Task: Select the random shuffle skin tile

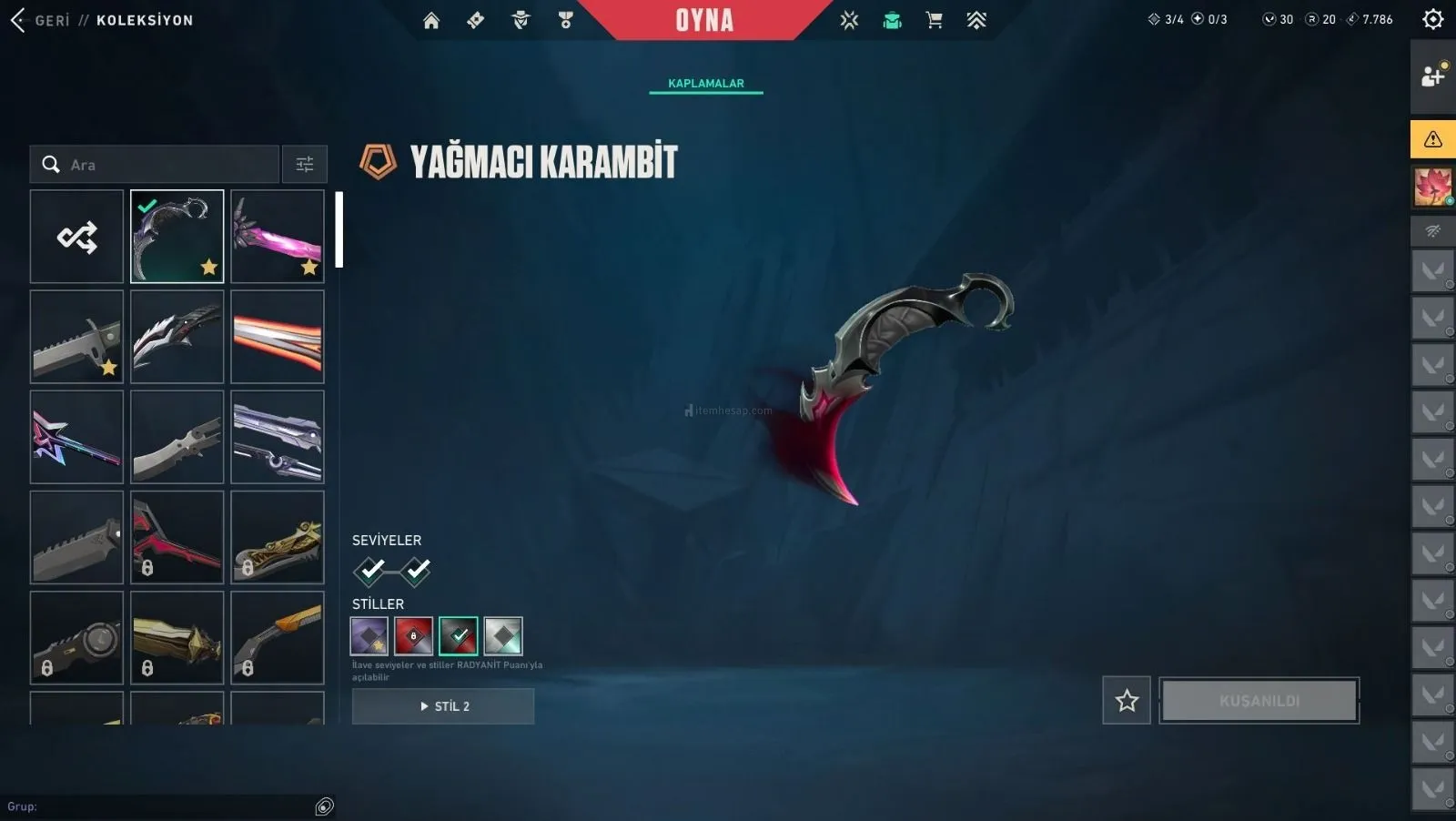Action: (x=76, y=237)
